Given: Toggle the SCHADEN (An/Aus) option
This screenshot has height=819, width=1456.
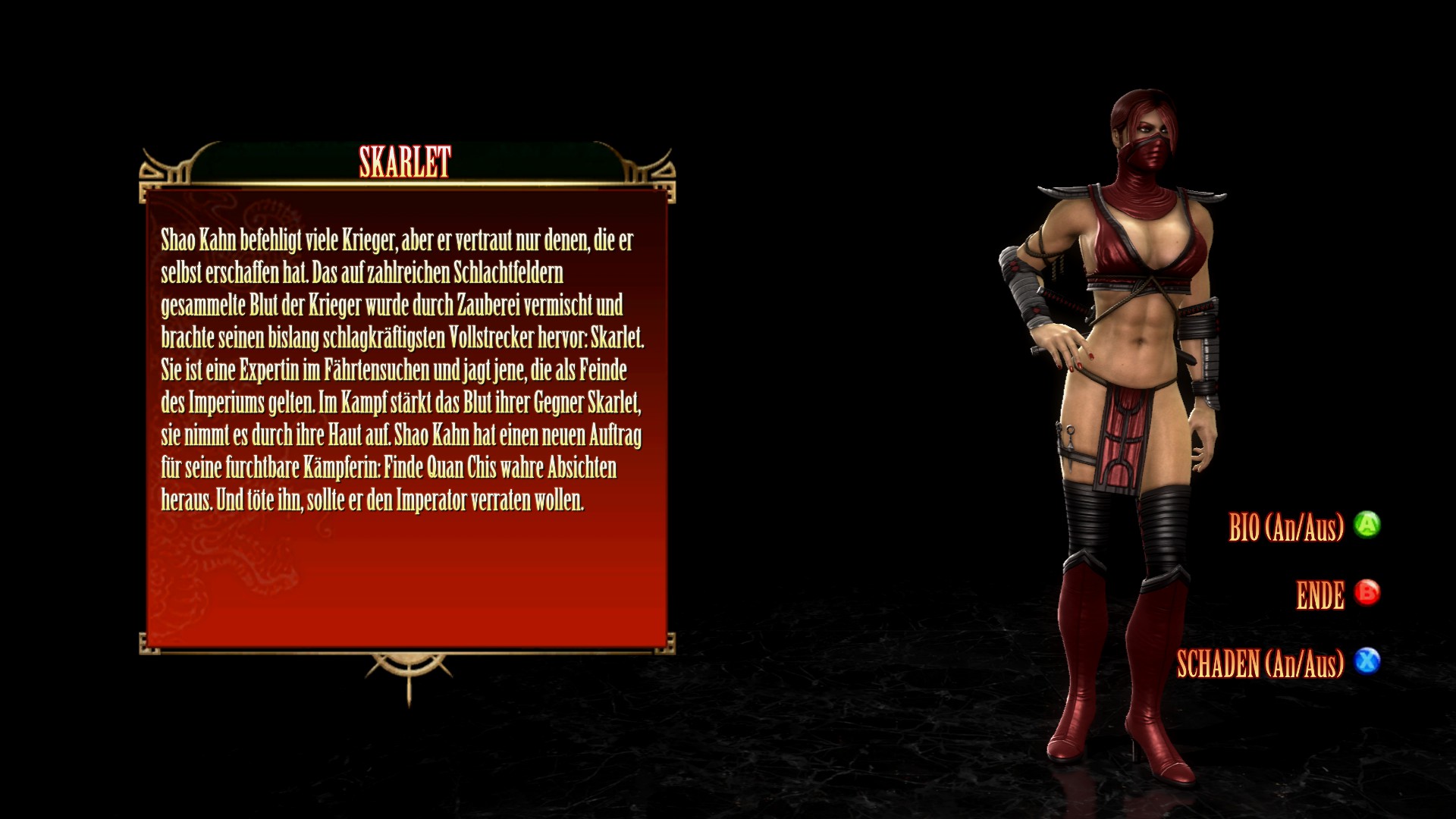Looking at the screenshot, I should (x=1260, y=664).
